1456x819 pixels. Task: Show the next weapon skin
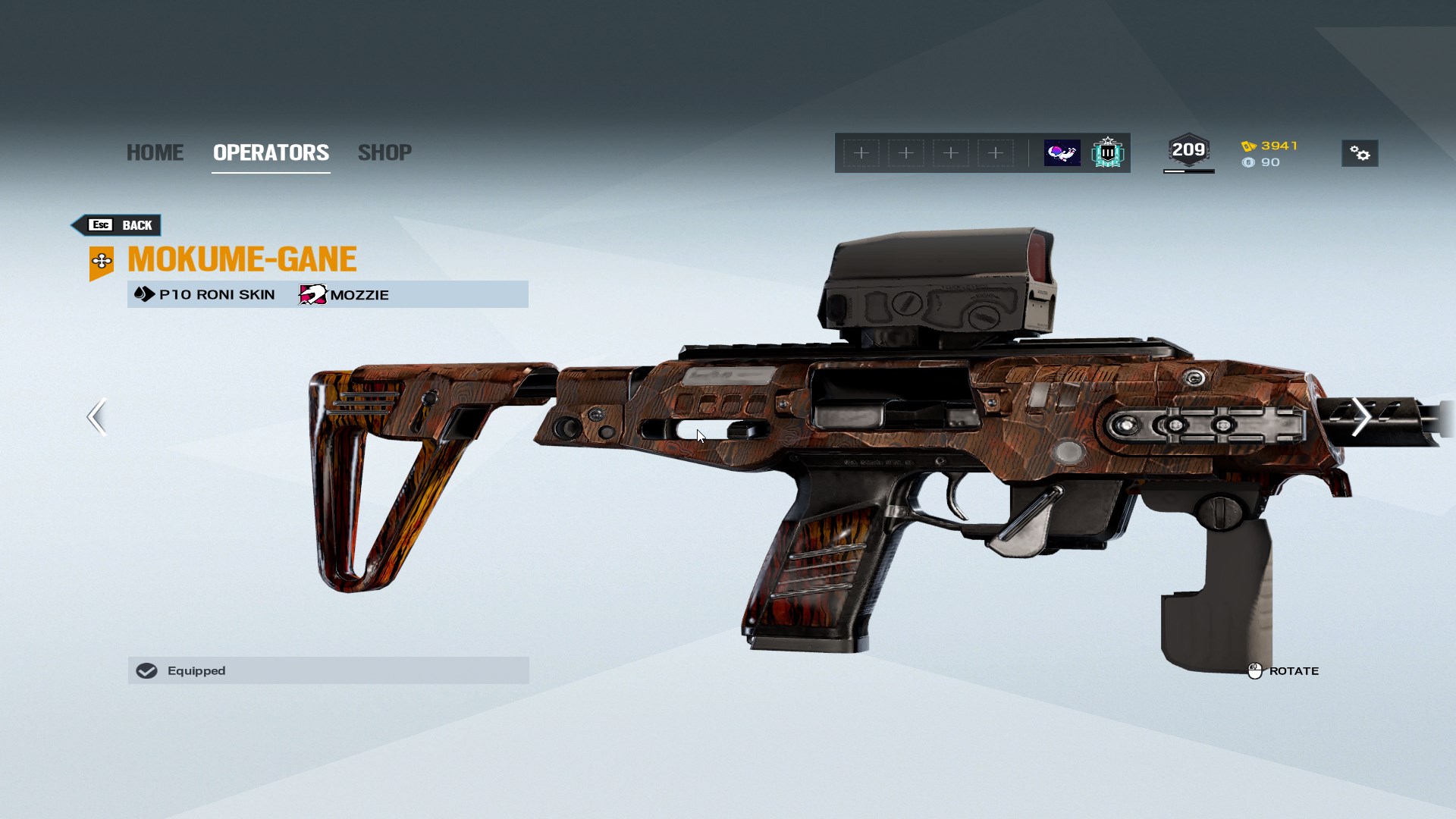click(x=1360, y=416)
